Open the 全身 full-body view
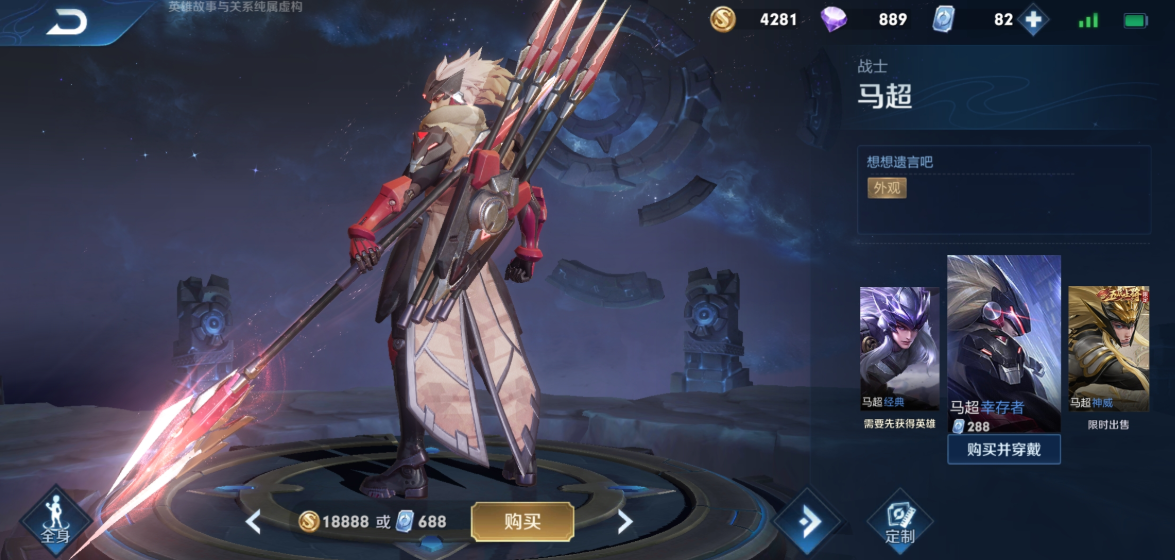This screenshot has height=560, width=1175. [56, 520]
